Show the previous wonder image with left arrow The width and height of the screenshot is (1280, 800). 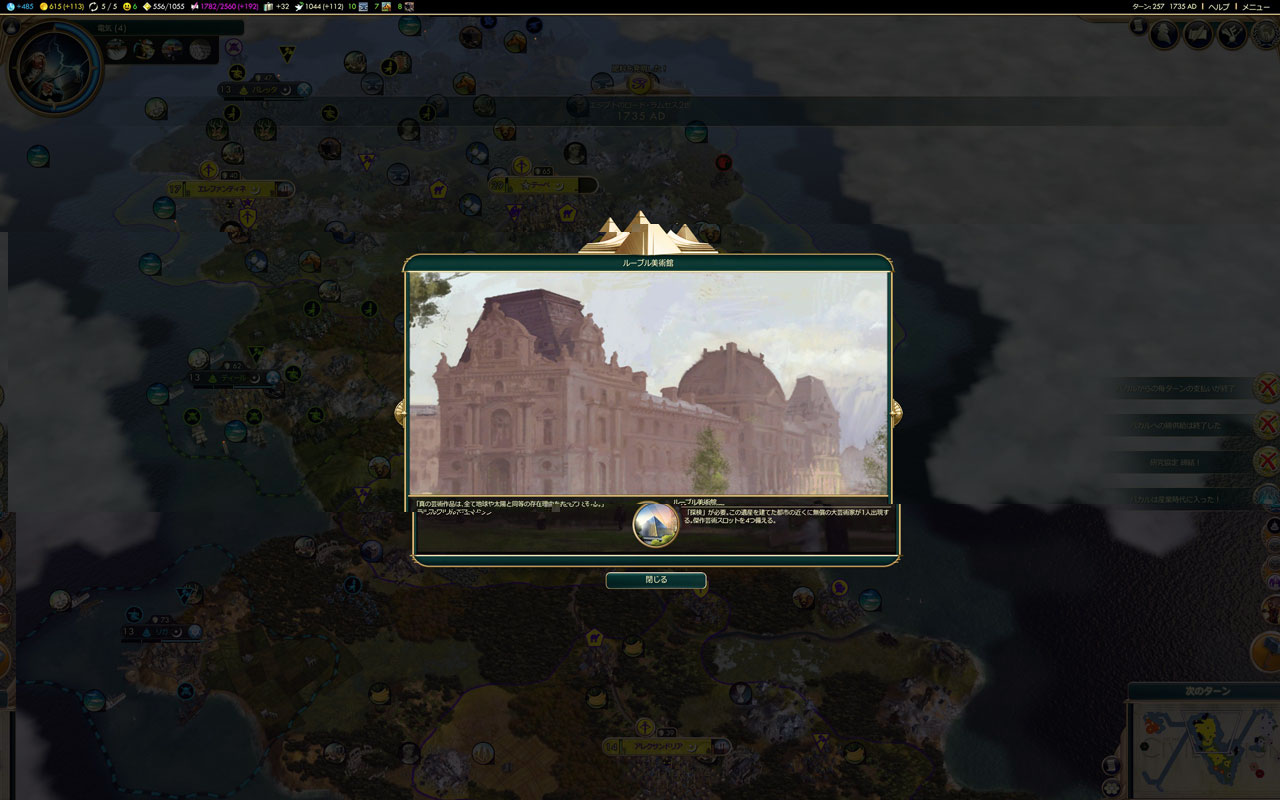pyautogui.click(x=400, y=411)
